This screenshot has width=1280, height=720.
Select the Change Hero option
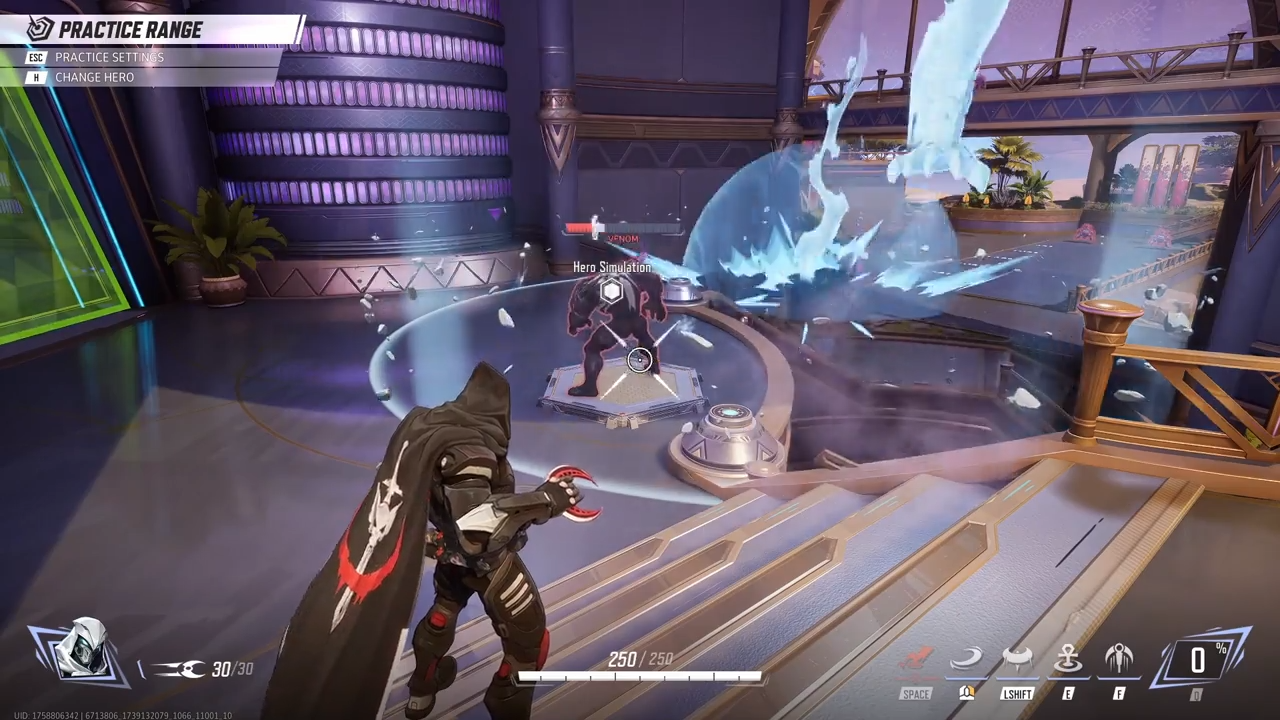94,77
